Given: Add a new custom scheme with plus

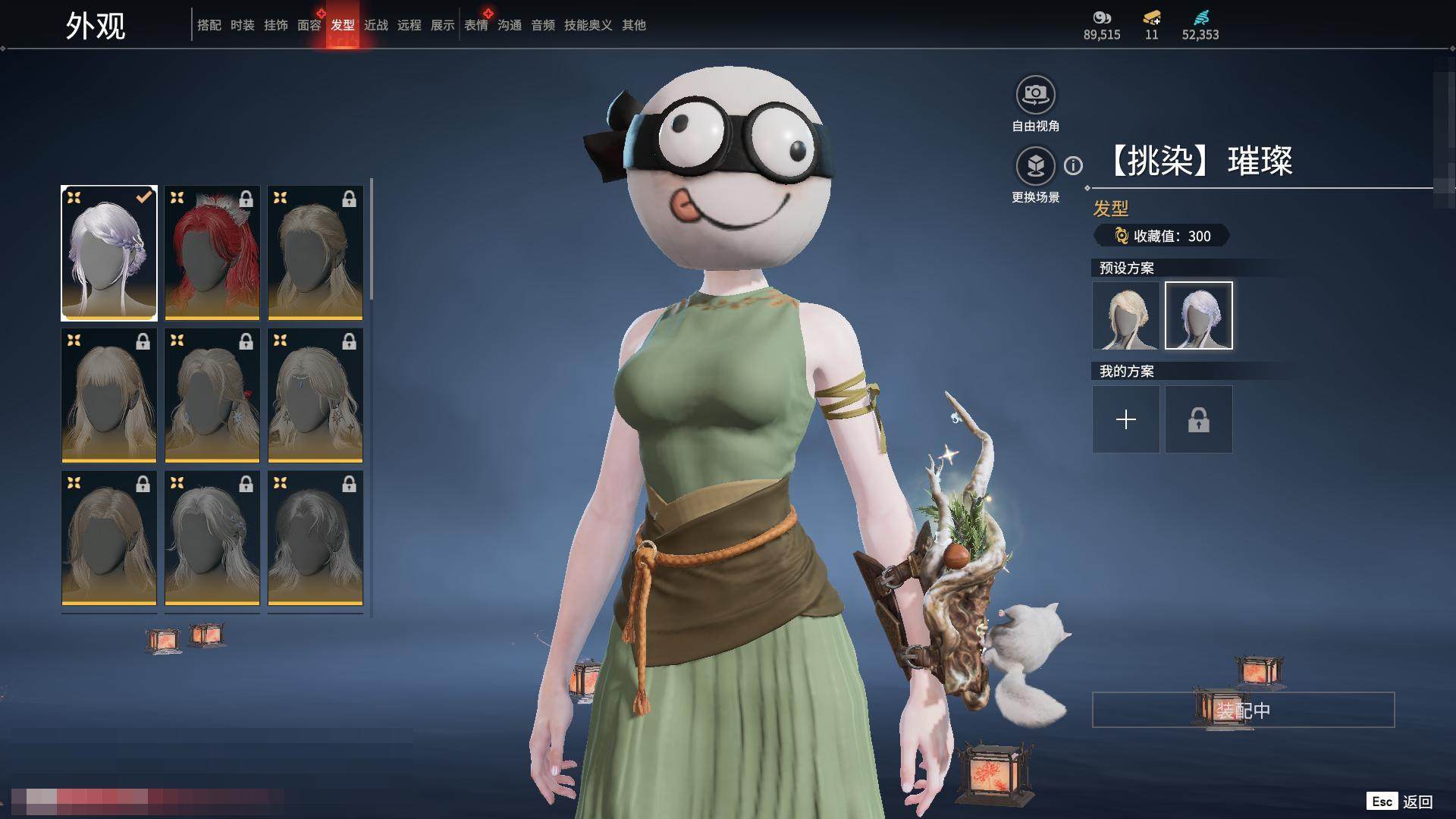Looking at the screenshot, I should coord(1125,419).
